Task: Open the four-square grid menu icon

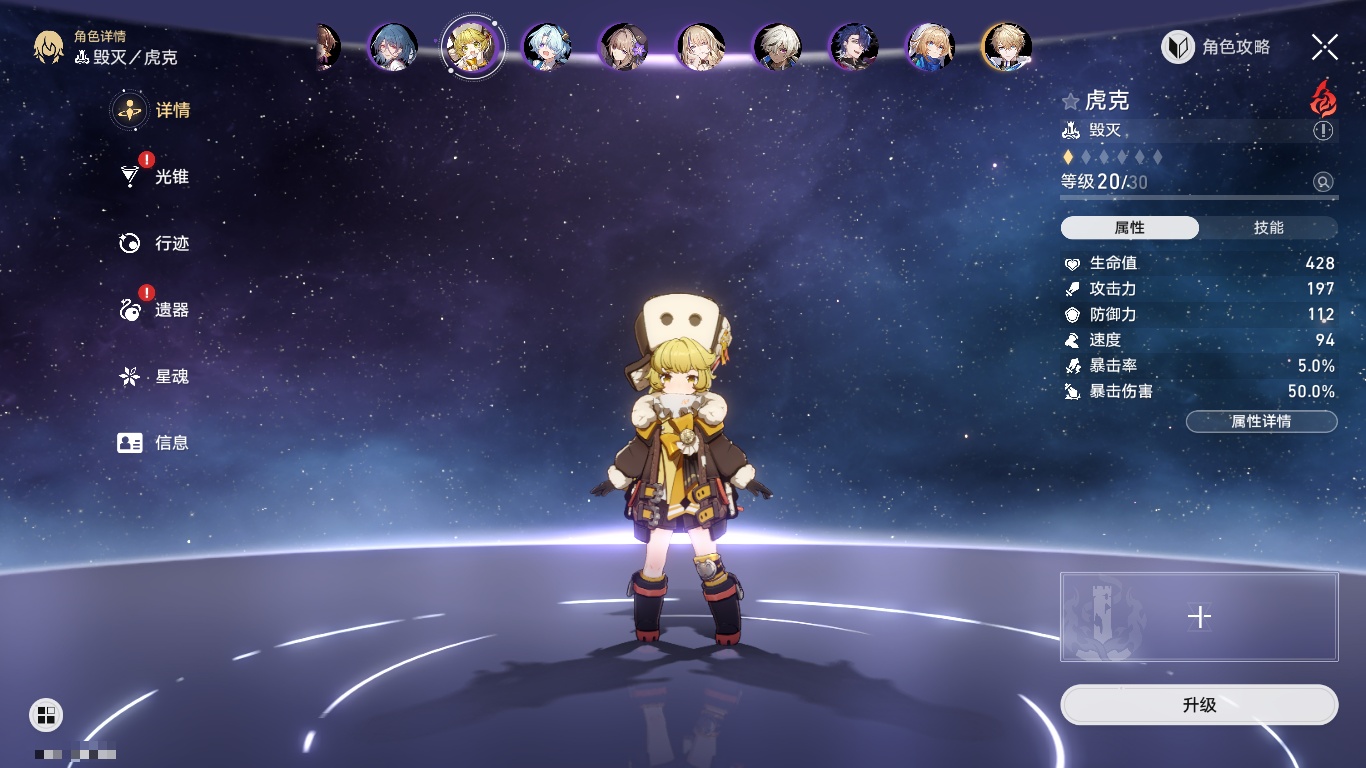Action: (x=46, y=714)
